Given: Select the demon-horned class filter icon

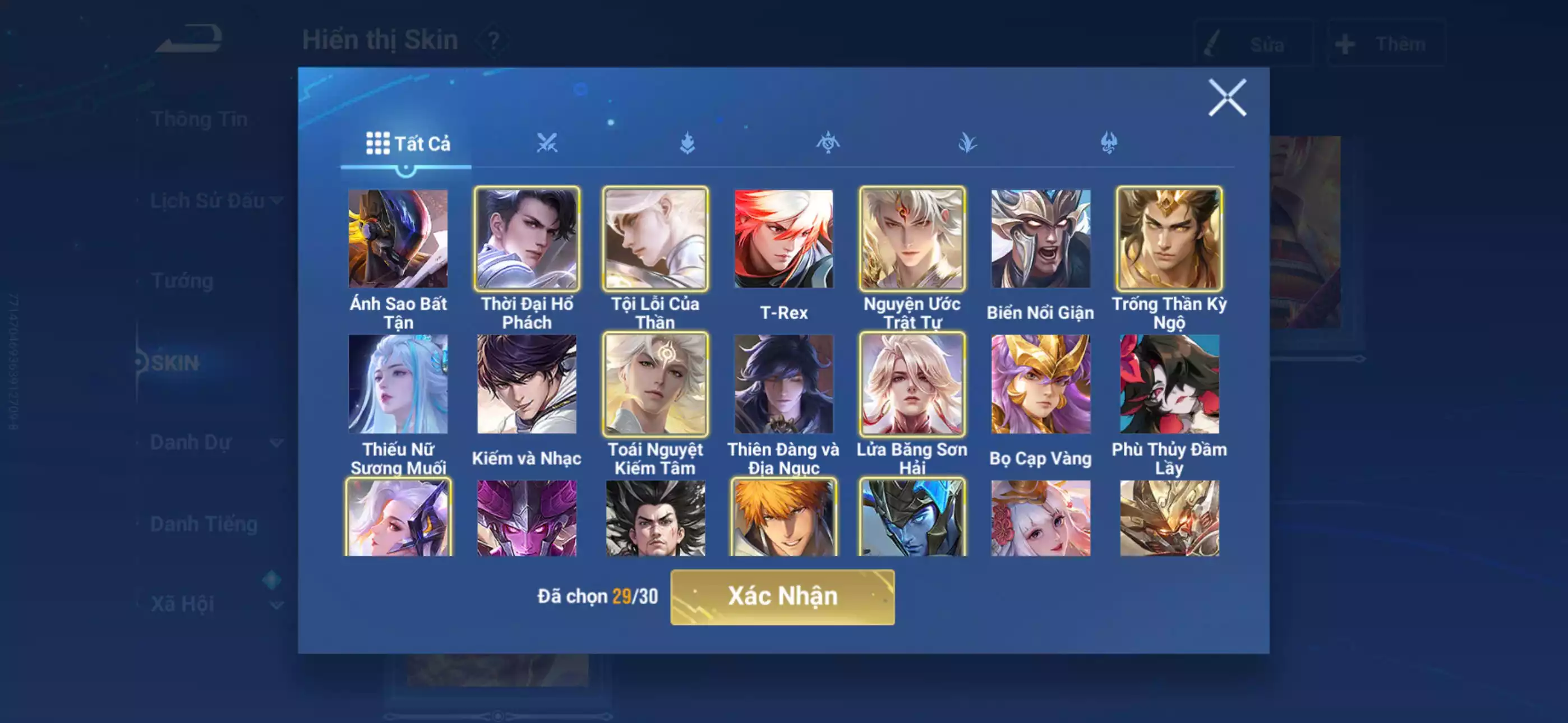Looking at the screenshot, I should pos(1109,143).
